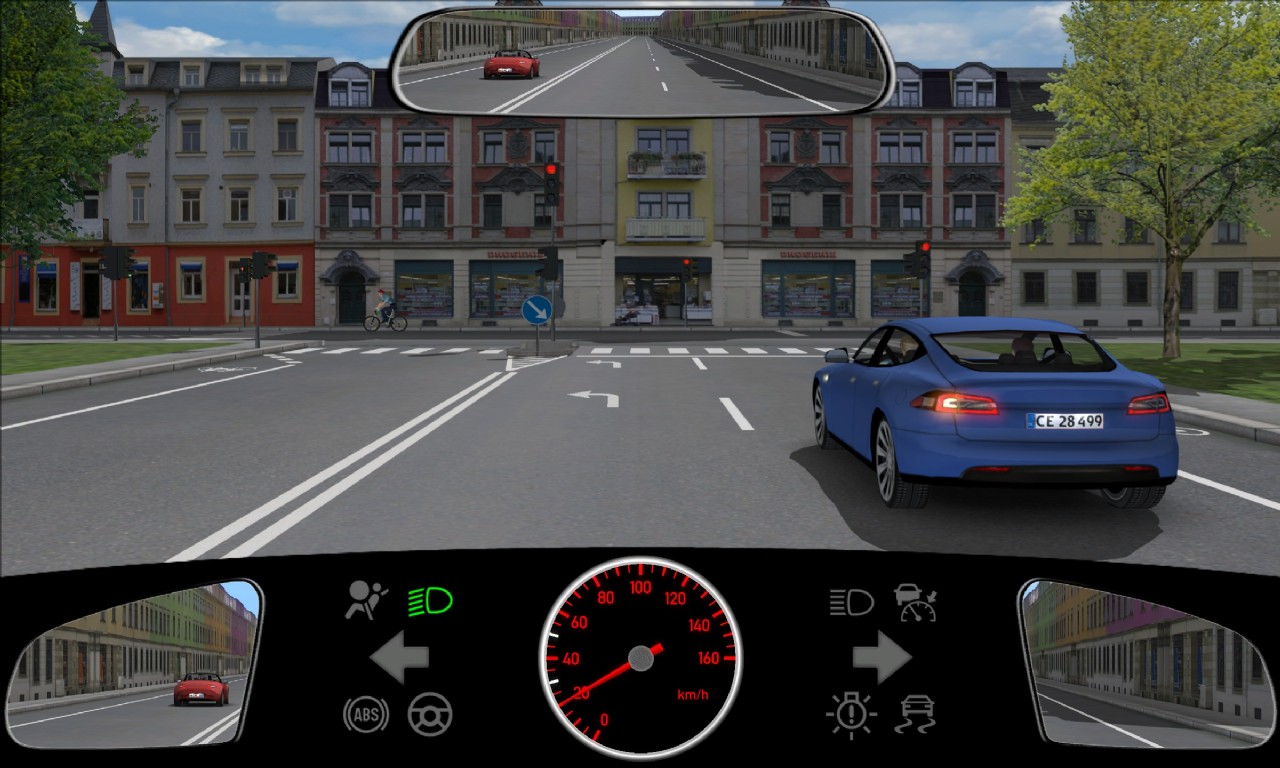This screenshot has width=1280, height=768.
Task: Click the grey headlight icon beside the speedometer
Action: point(851,602)
